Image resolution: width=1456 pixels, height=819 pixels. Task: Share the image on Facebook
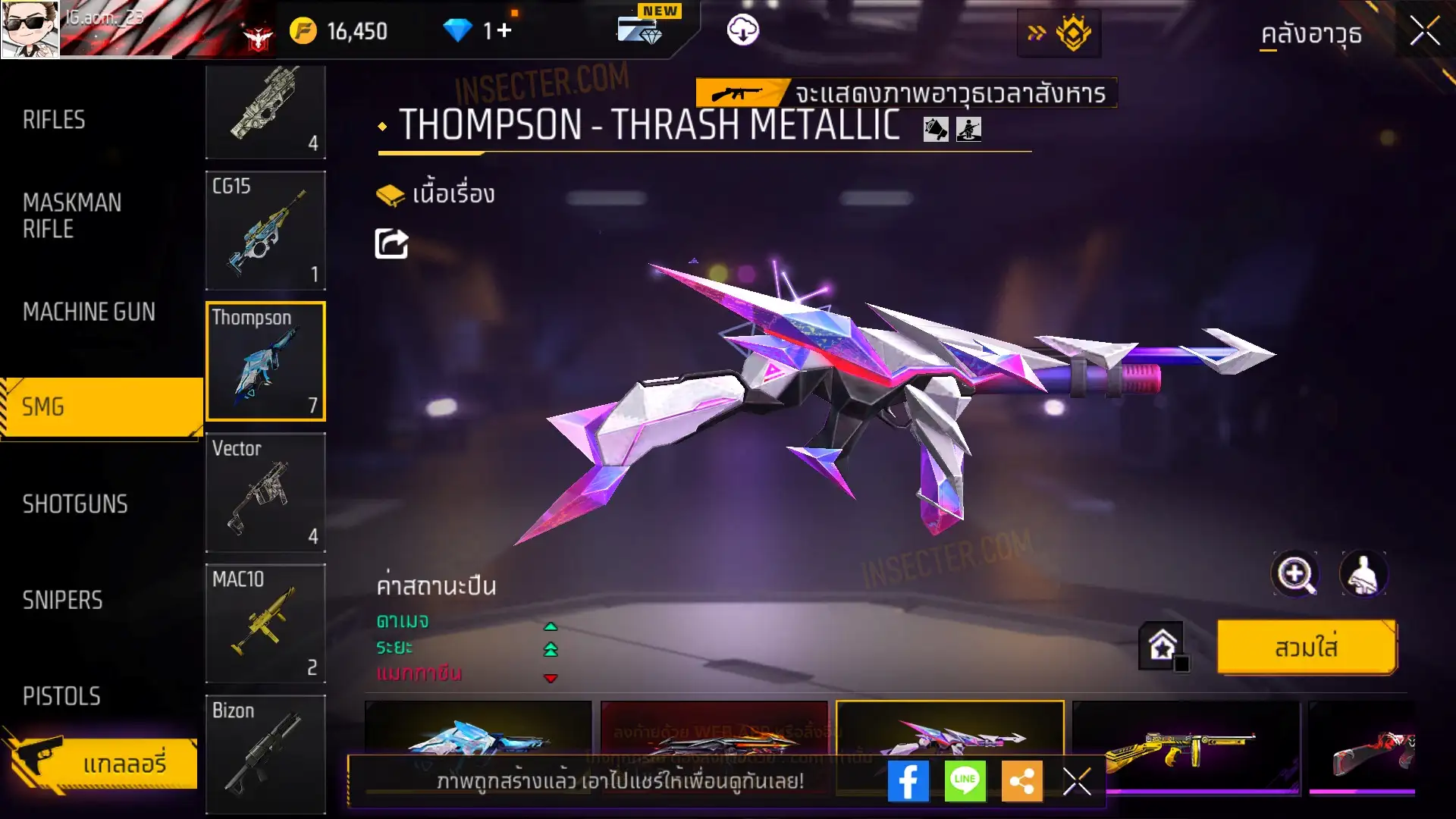[x=908, y=781]
